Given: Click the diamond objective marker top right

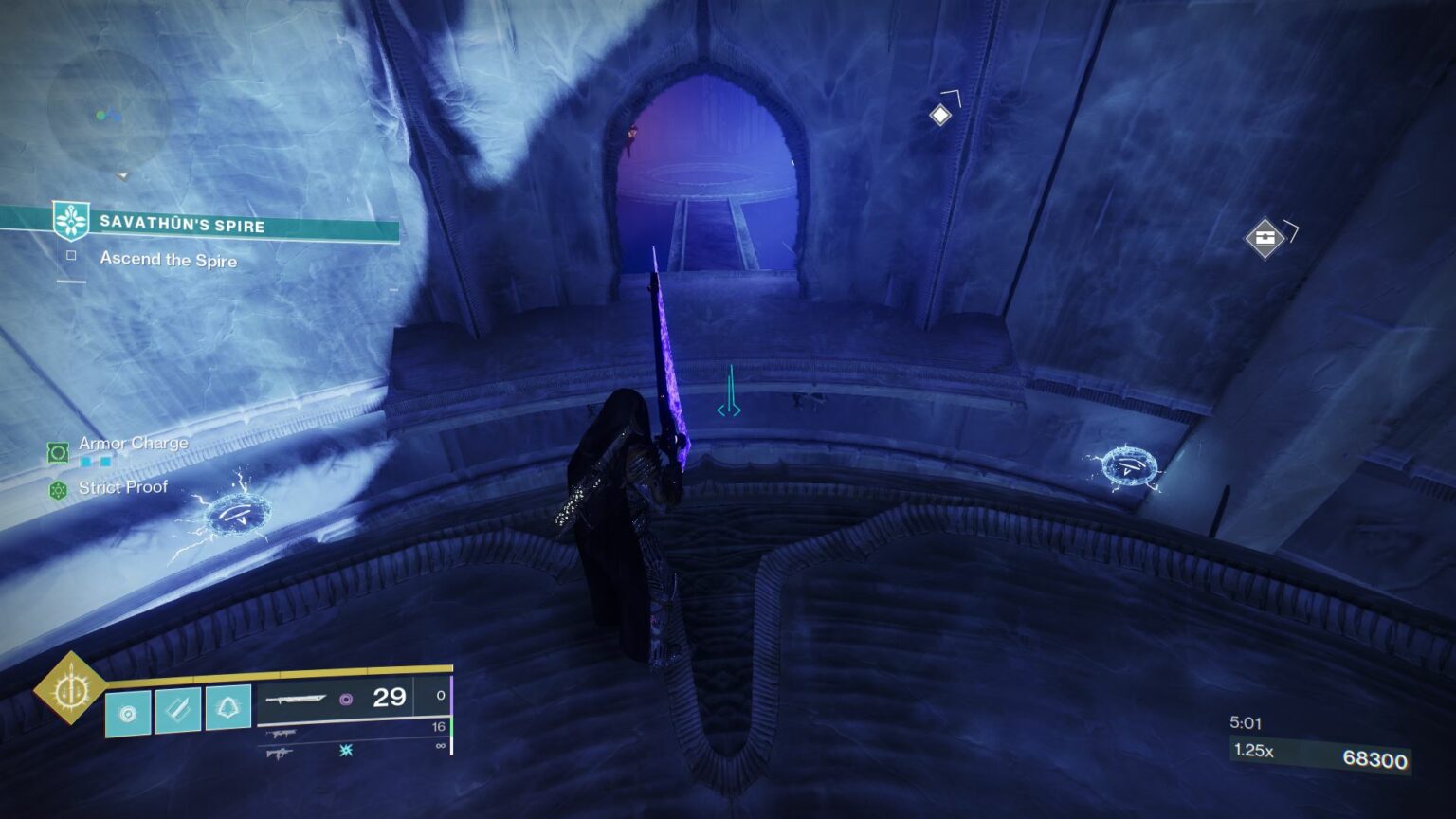Looking at the screenshot, I should [940, 114].
